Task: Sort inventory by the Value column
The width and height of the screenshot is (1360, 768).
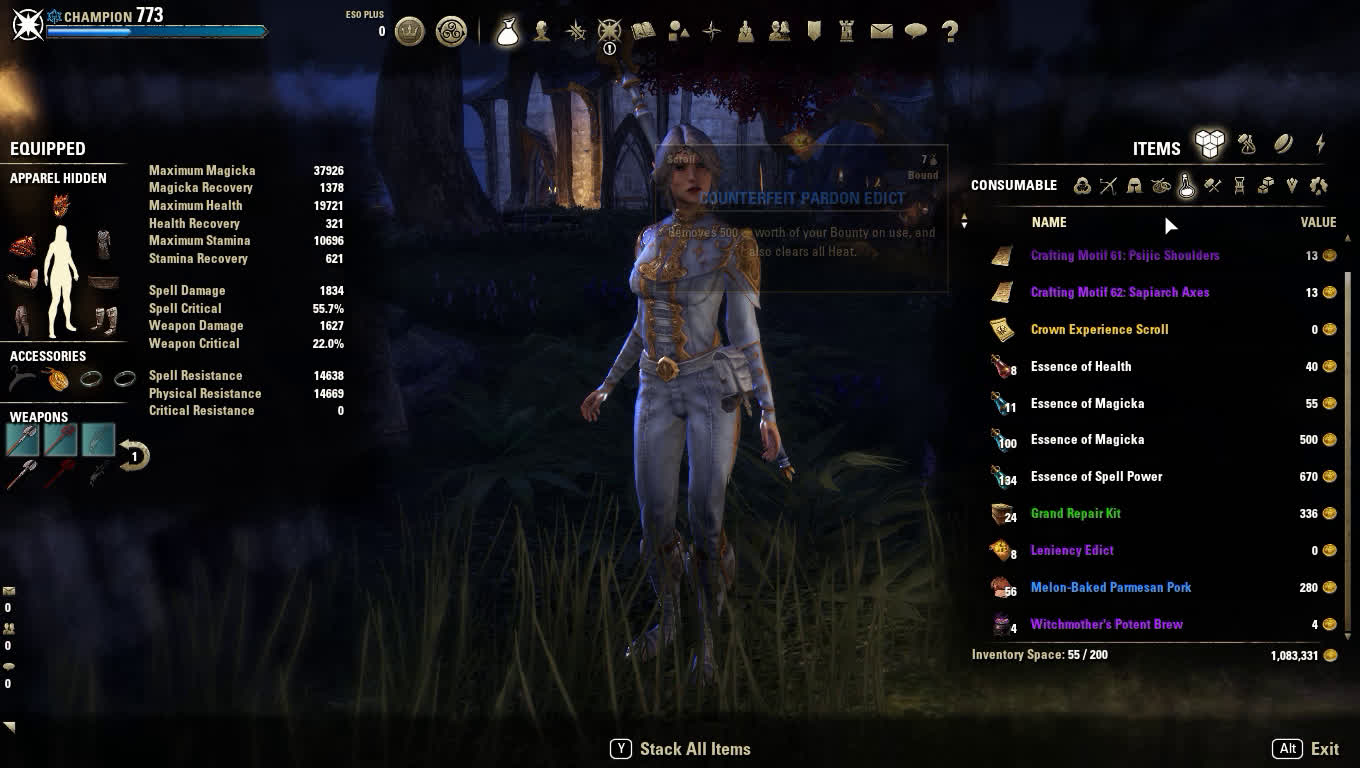Action: [1318, 222]
